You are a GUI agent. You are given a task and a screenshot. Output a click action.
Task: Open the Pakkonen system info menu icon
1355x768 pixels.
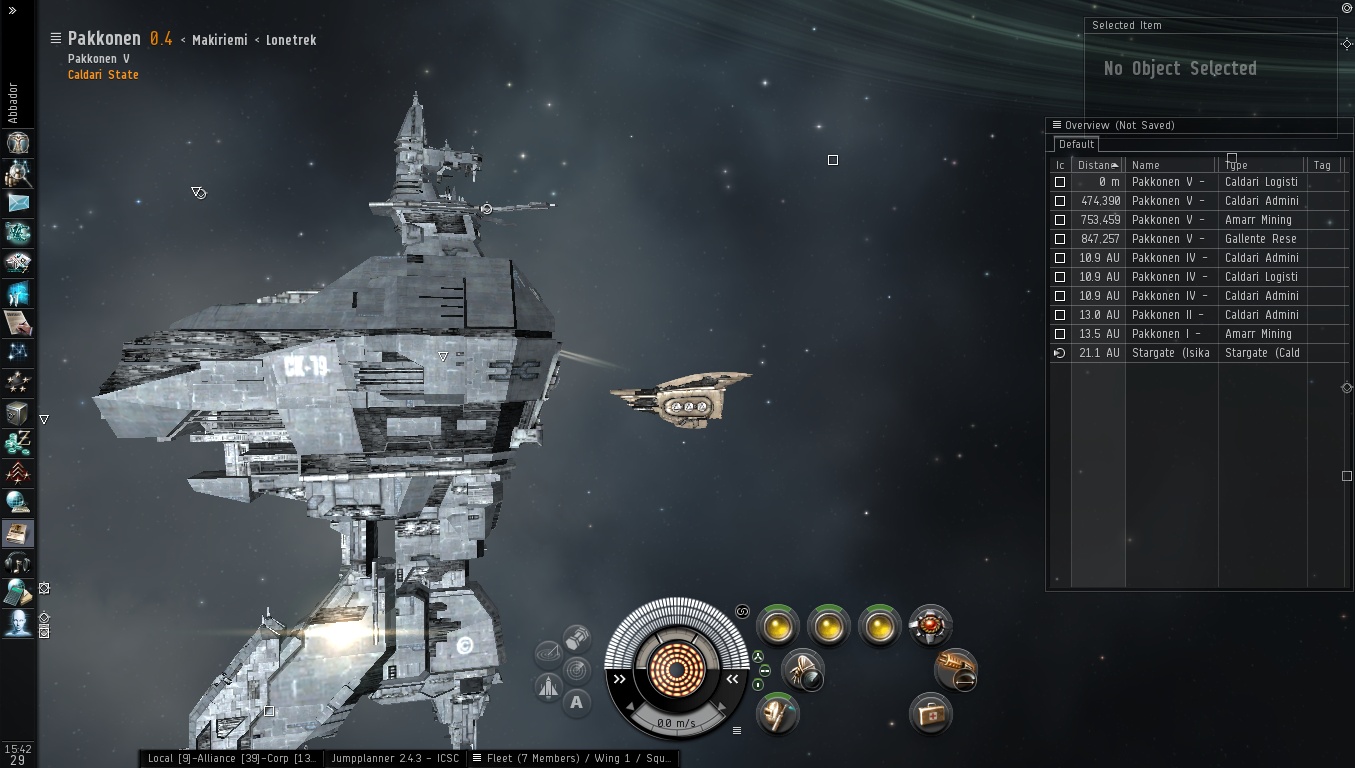(56, 38)
